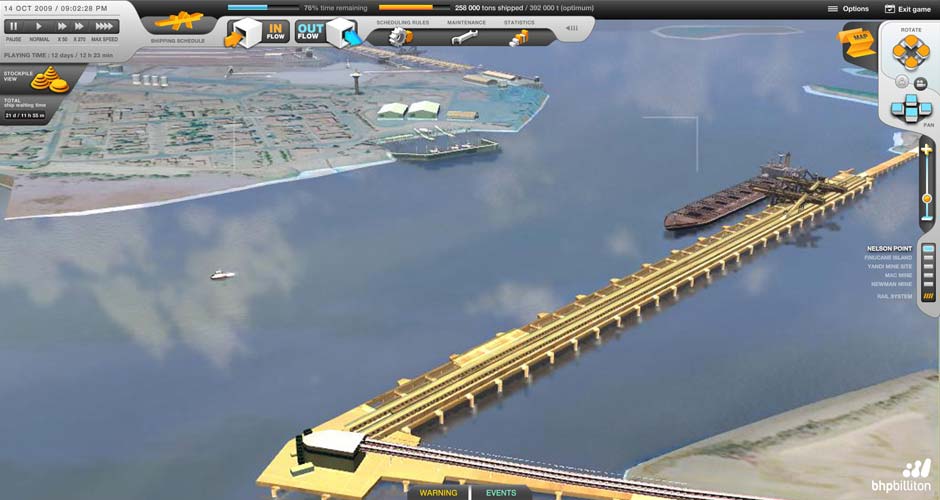This screenshot has height=500, width=940.
Task: Open the Shipping Schedule
Action: coord(178,23)
